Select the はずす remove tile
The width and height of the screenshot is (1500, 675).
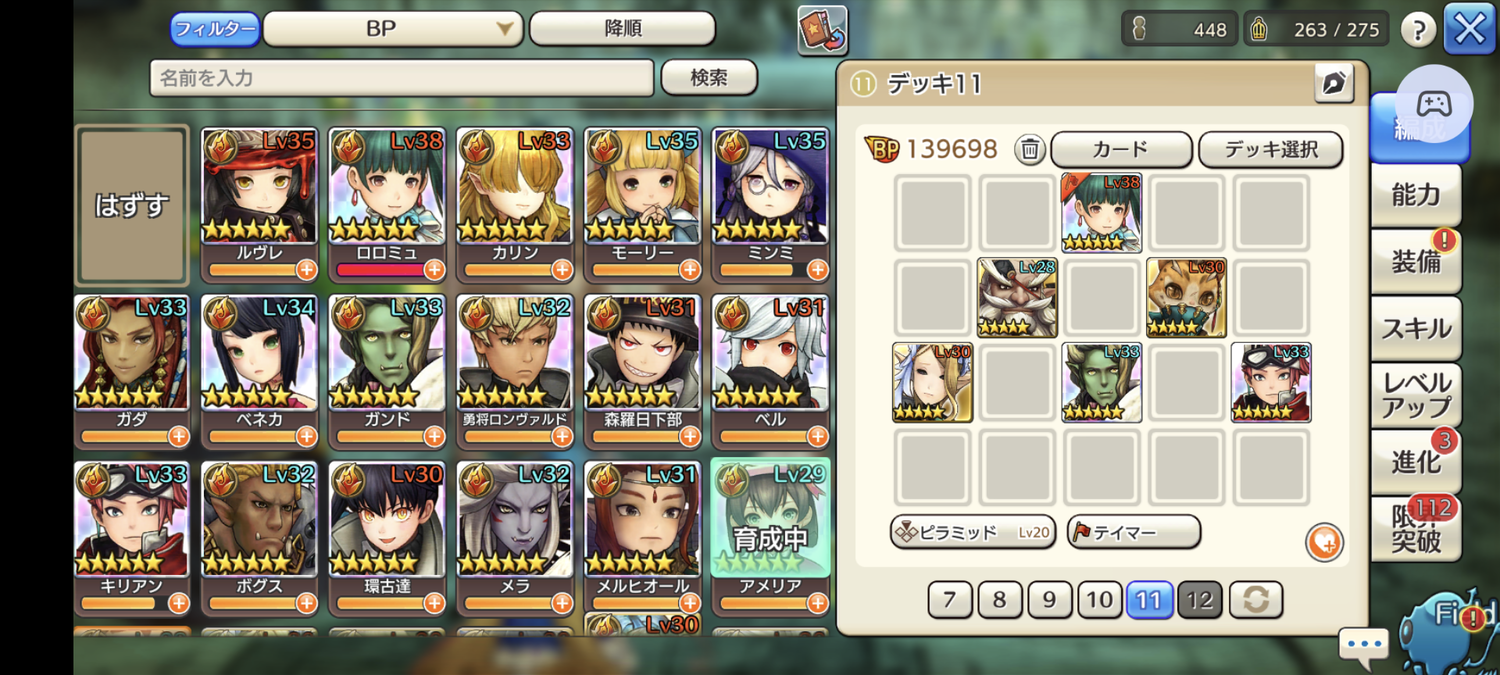132,205
